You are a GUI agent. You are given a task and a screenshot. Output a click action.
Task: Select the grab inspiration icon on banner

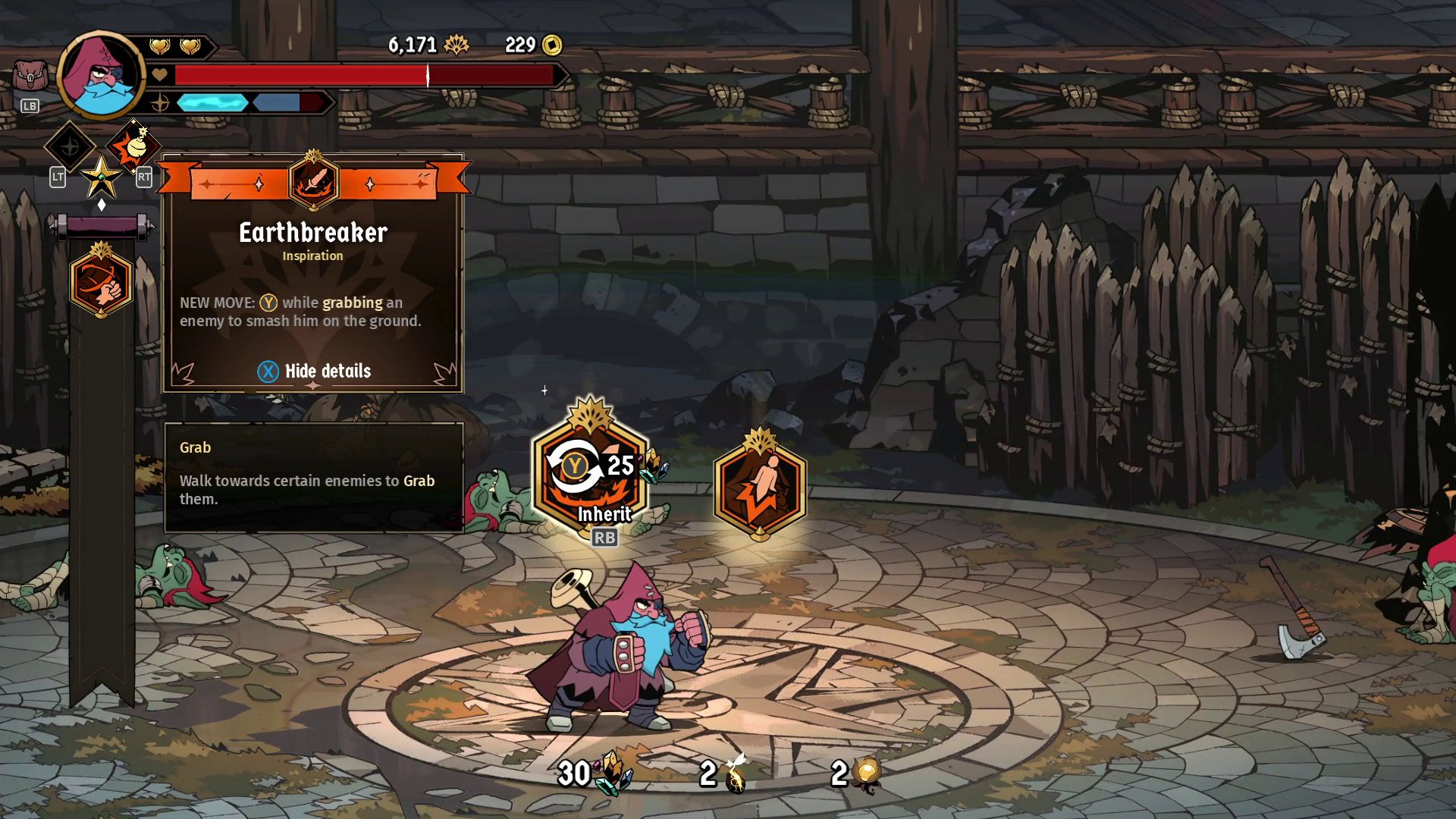pos(101,281)
